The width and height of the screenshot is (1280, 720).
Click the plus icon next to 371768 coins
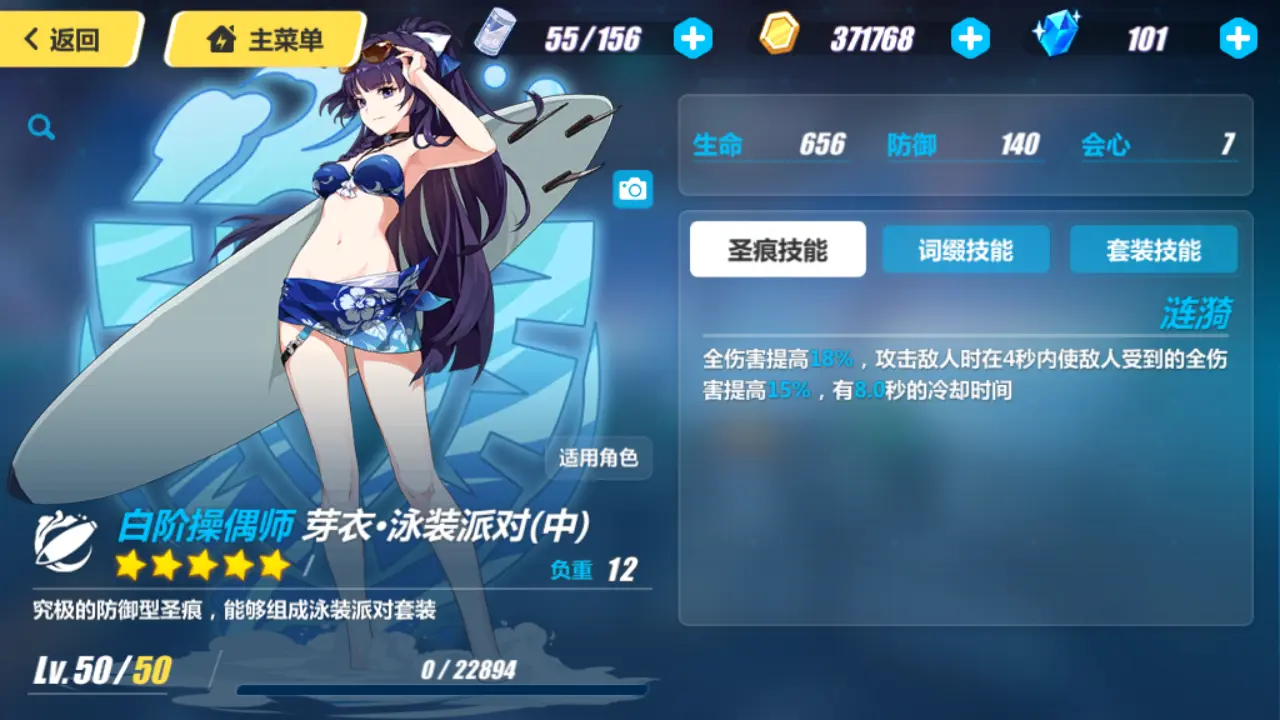click(x=970, y=40)
